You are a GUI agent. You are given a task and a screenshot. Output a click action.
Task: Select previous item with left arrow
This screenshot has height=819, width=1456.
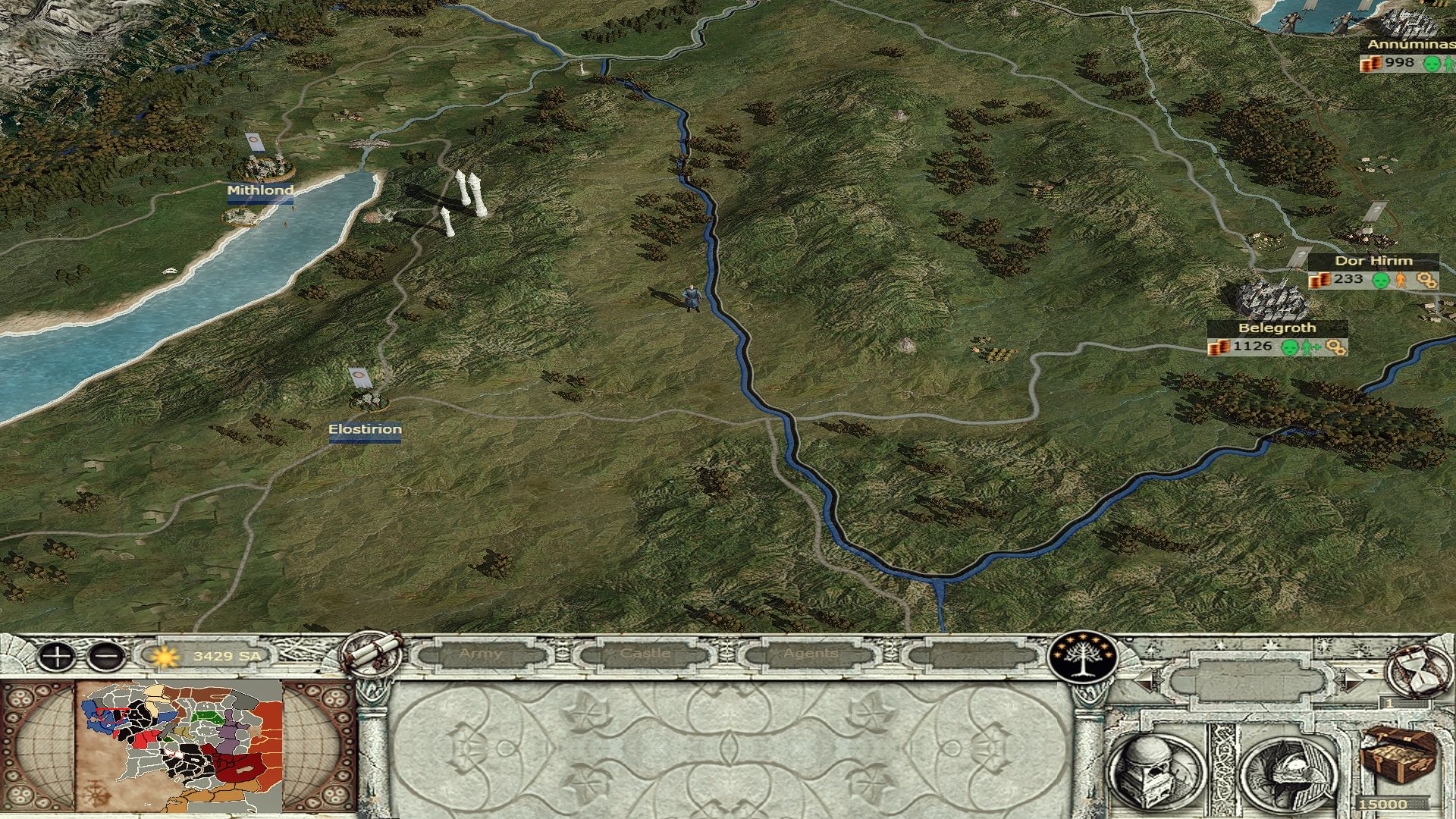[x=1147, y=680]
